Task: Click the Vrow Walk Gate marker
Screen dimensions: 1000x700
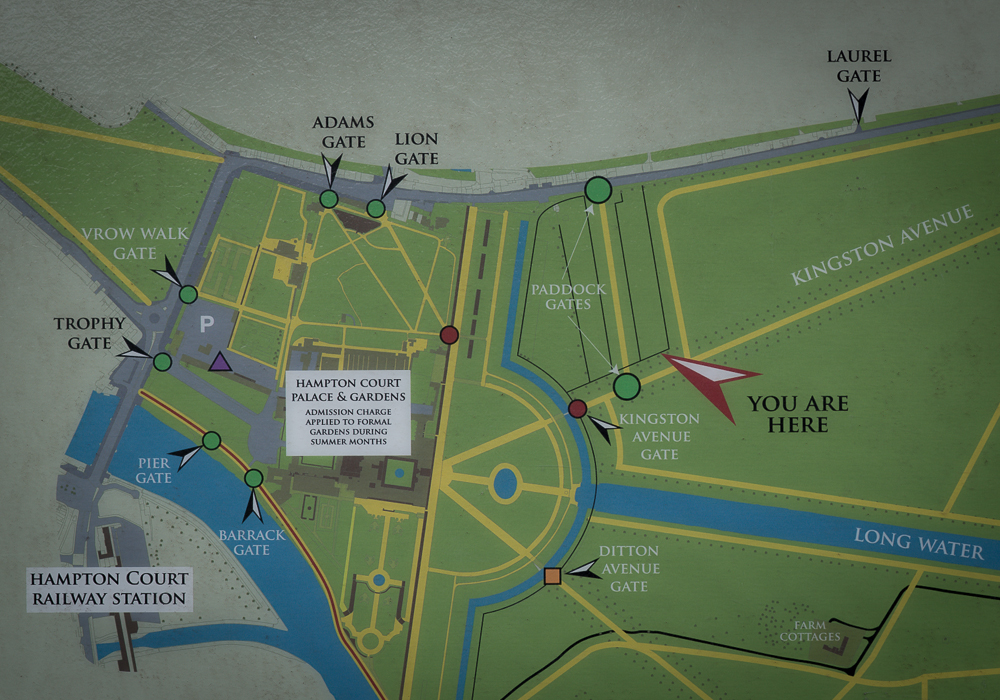Action: coord(188,294)
